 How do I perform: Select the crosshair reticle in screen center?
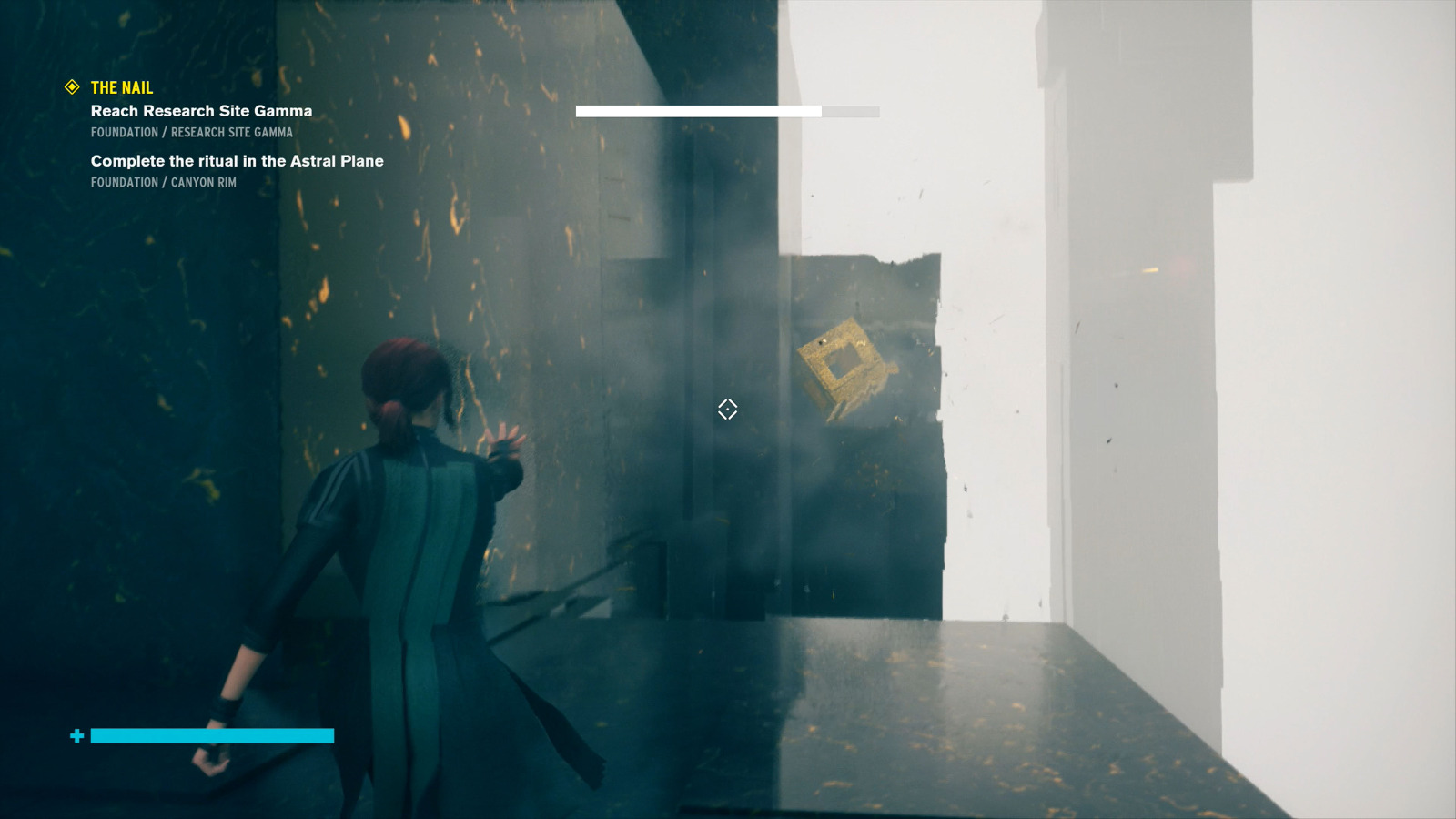pyautogui.click(x=726, y=410)
